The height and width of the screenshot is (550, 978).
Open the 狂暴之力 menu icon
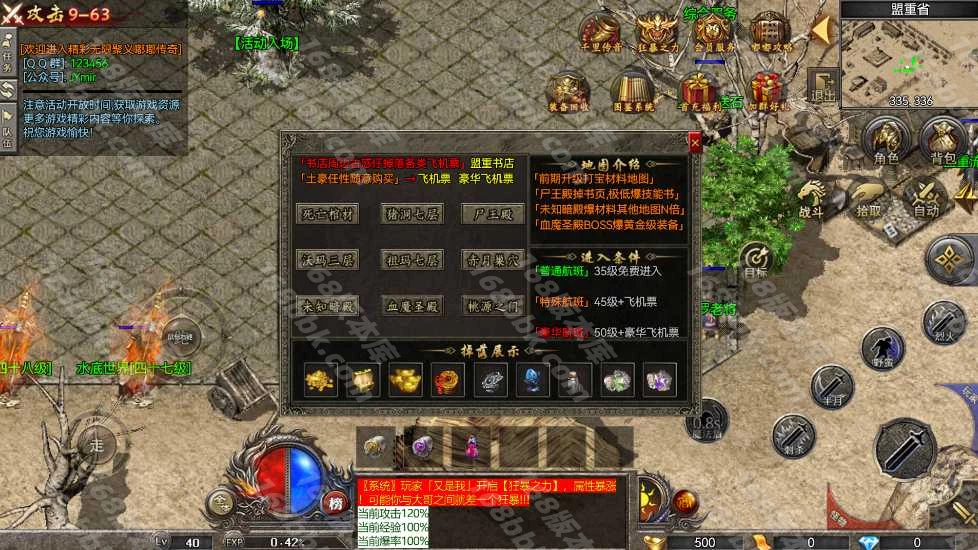(657, 32)
